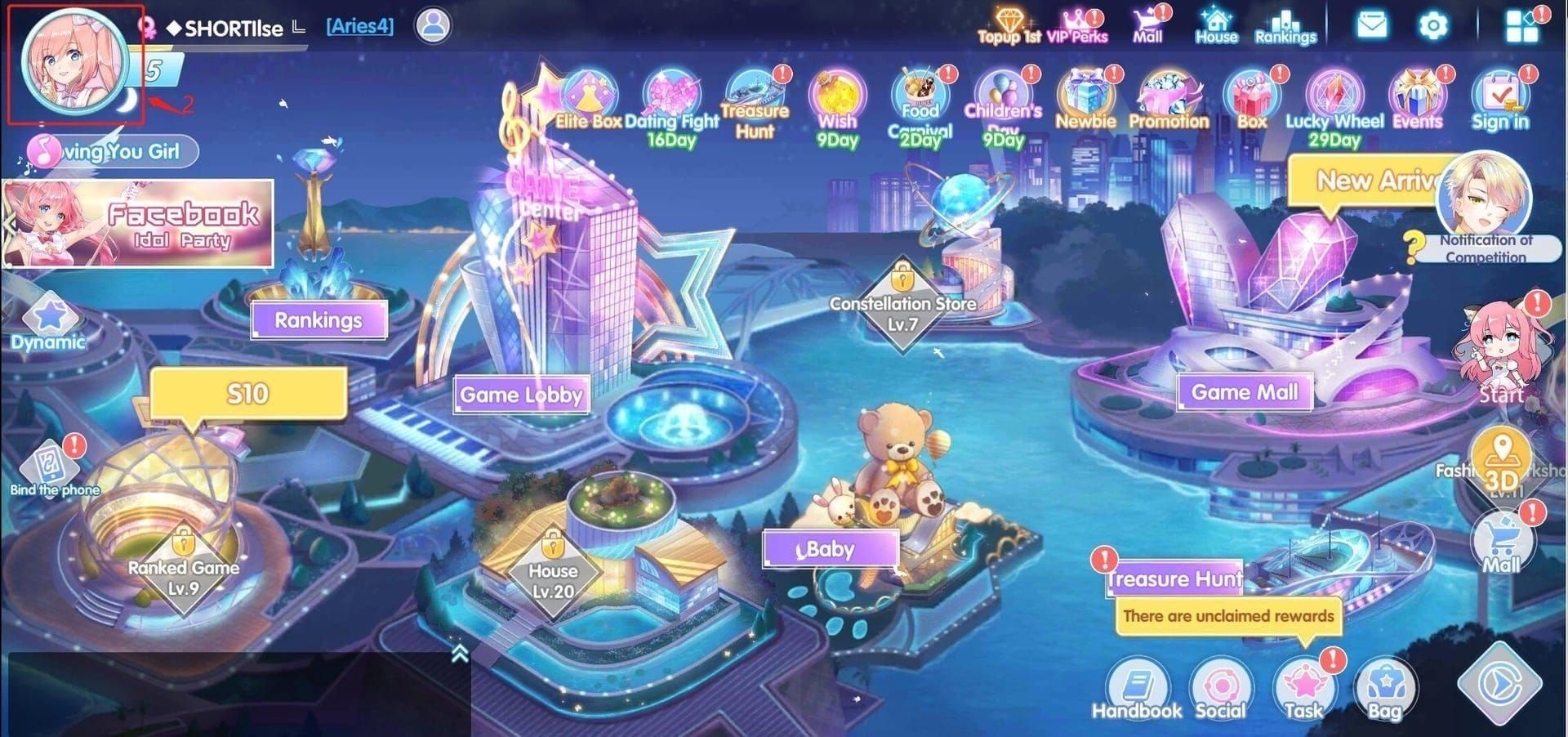Image resolution: width=1568 pixels, height=737 pixels.
Task: Open the Facebook Idol Party banner
Action: tap(136, 225)
